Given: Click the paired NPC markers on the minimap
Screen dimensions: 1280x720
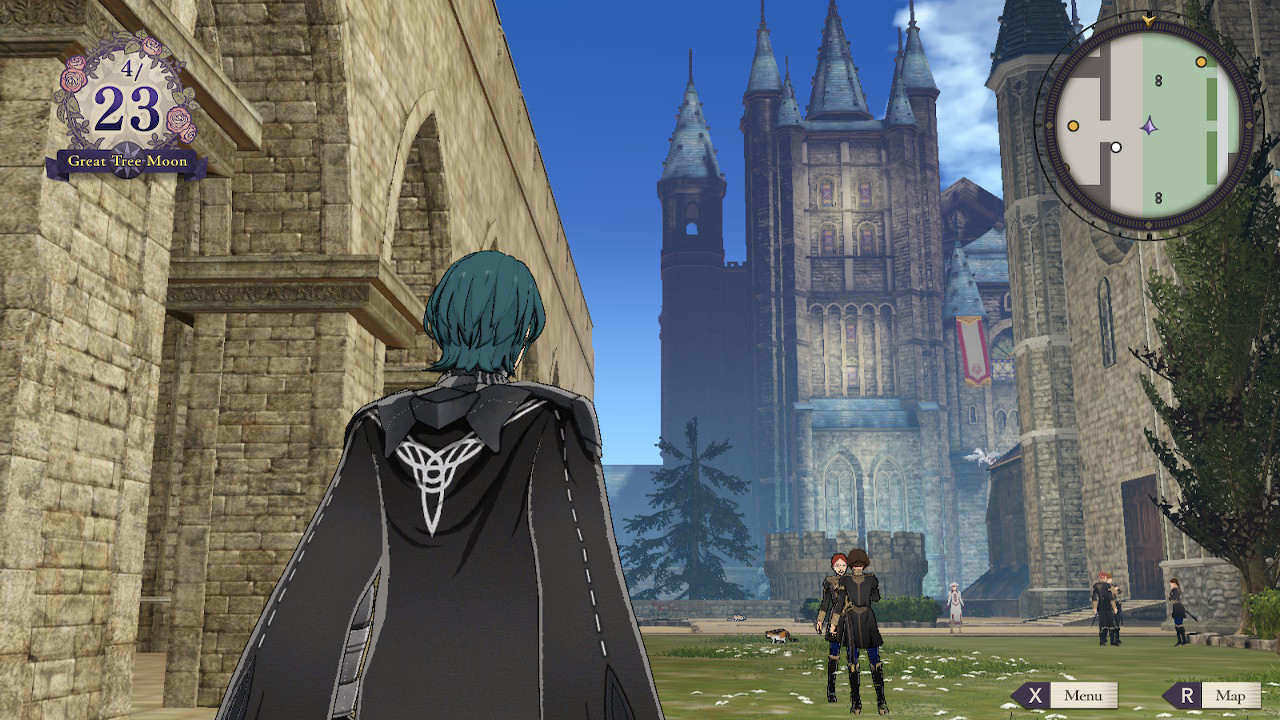Looking at the screenshot, I should (x=1156, y=80).
